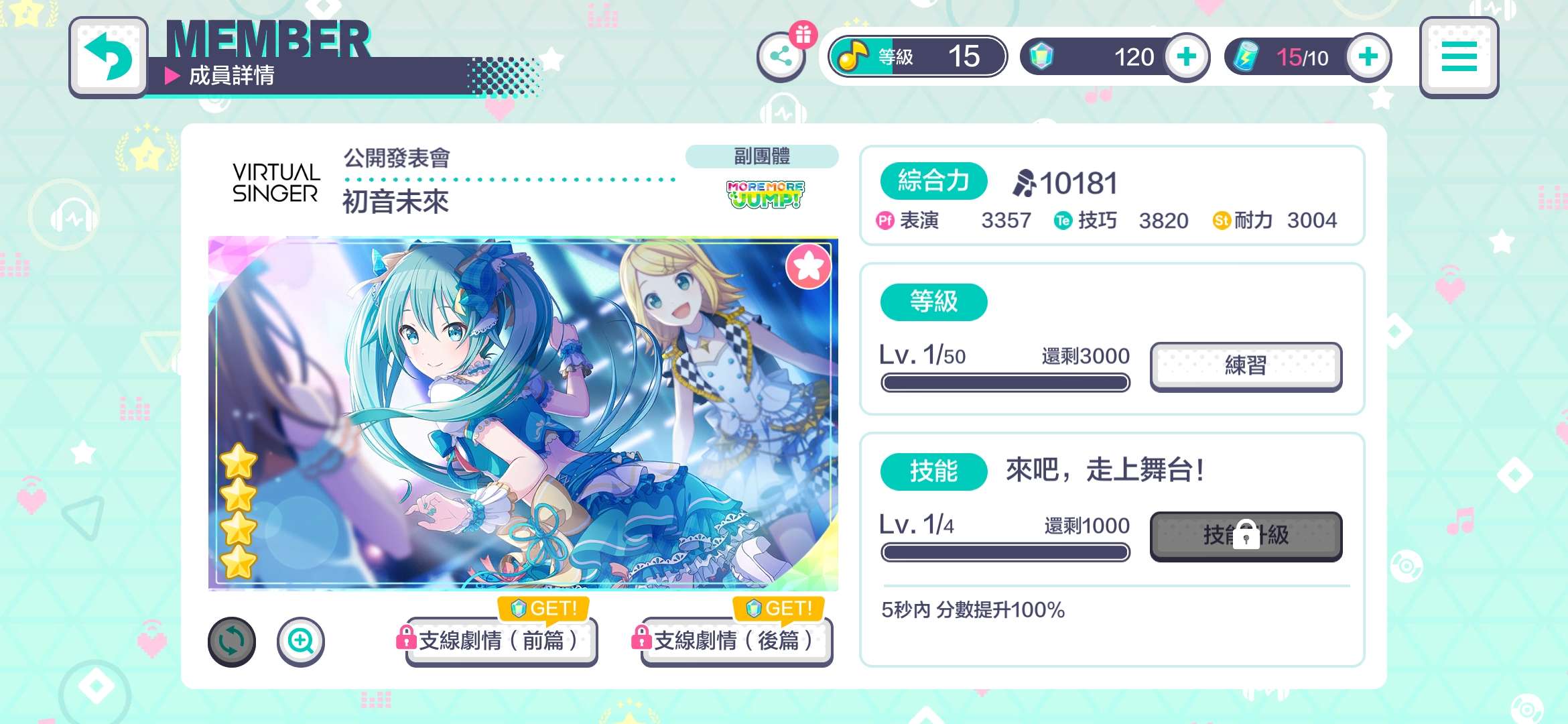Tap the locked 技能升級 skill upgrade state
The width and height of the screenshot is (1568, 724).
(x=1246, y=536)
